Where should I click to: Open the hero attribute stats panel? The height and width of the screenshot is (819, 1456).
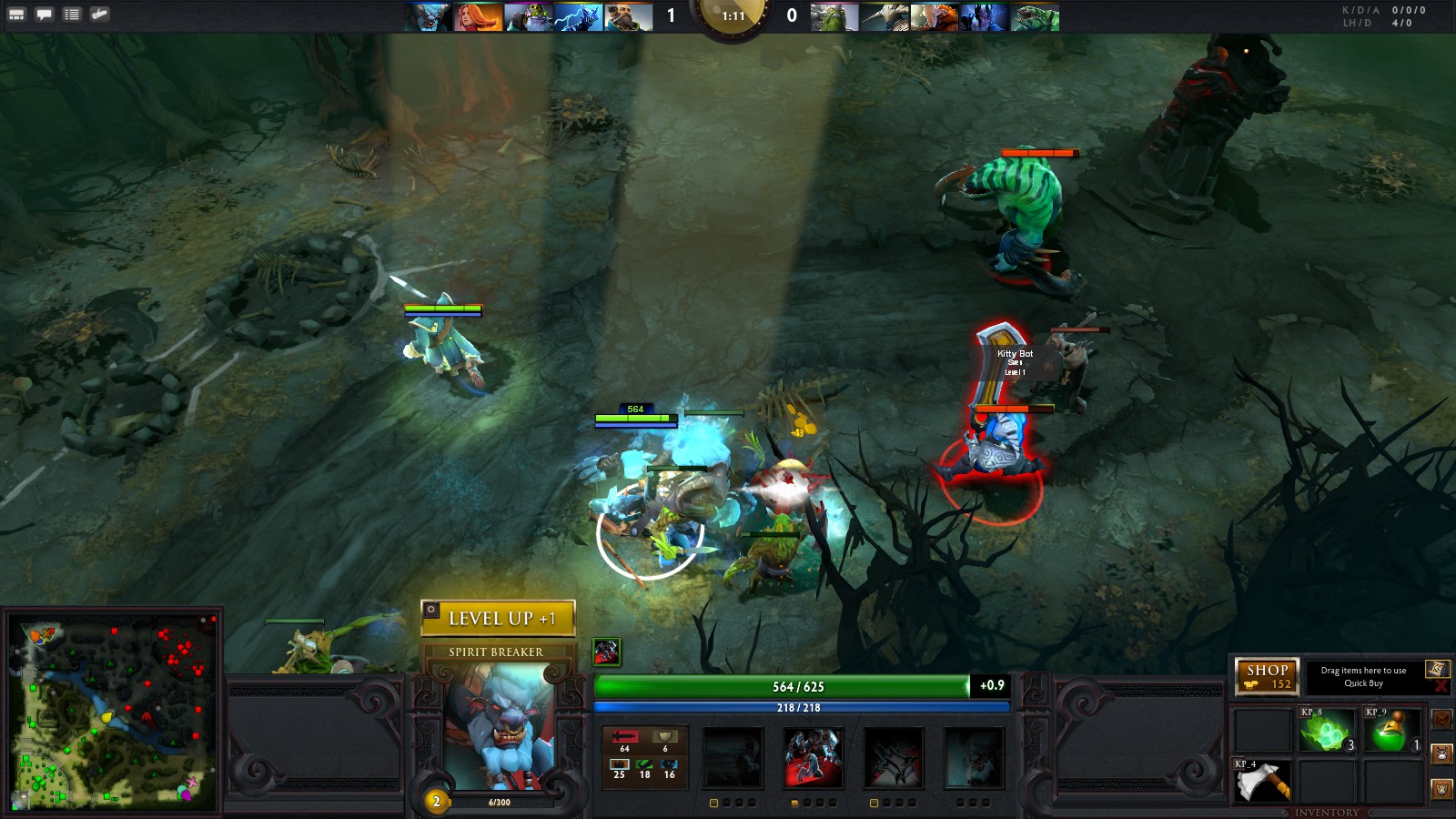click(x=644, y=756)
